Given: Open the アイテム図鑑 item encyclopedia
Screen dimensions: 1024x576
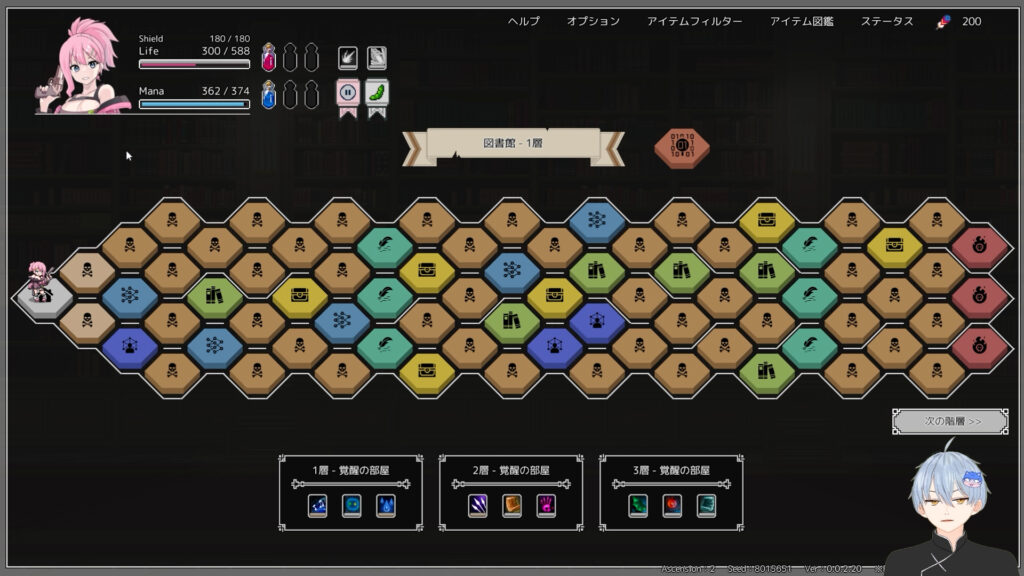Looking at the screenshot, I should pos(801,21).
